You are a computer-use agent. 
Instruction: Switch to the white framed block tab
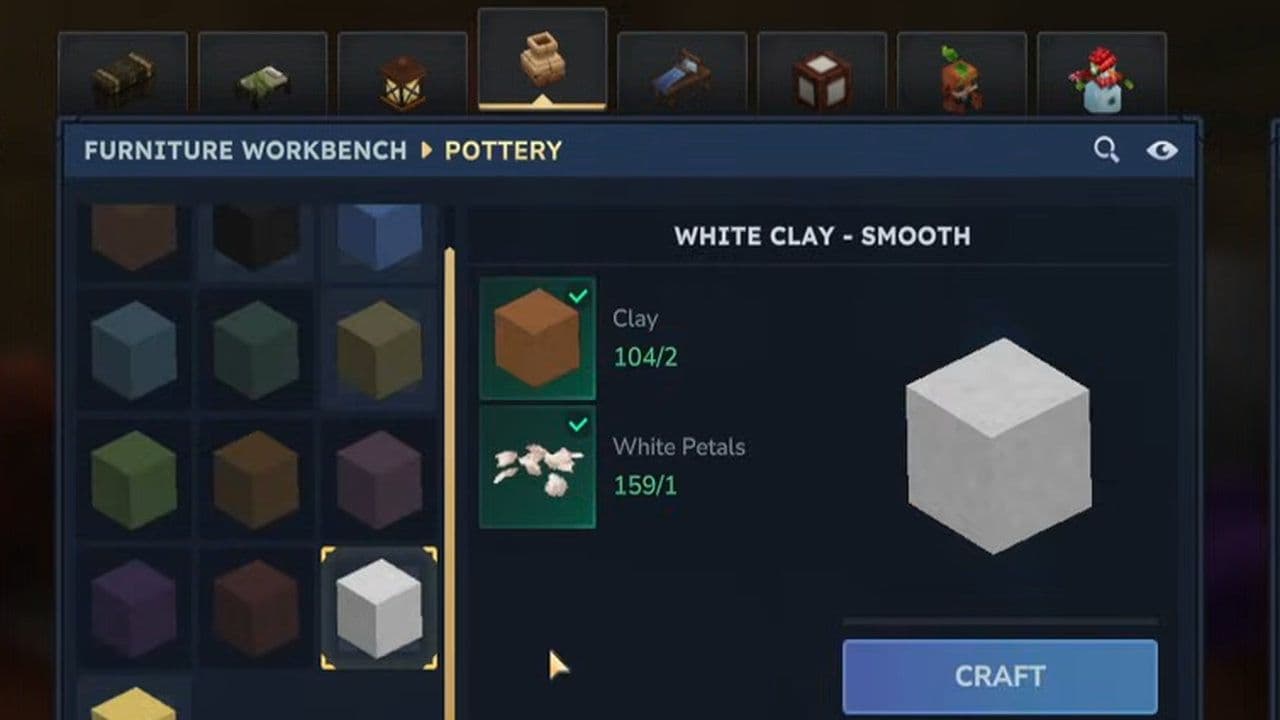822,76
